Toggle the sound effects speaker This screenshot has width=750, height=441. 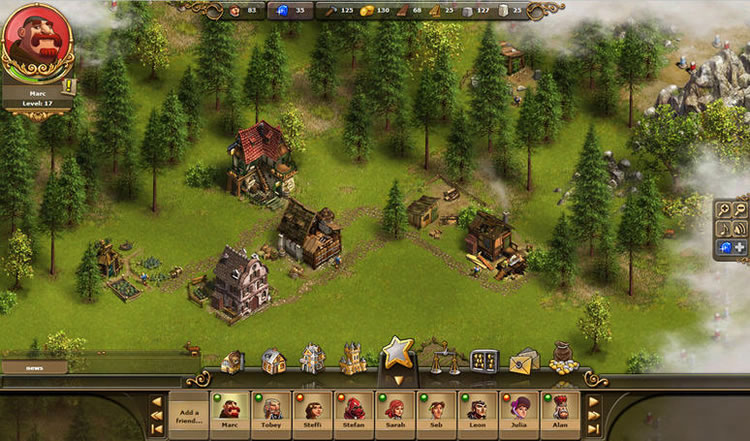740,228
